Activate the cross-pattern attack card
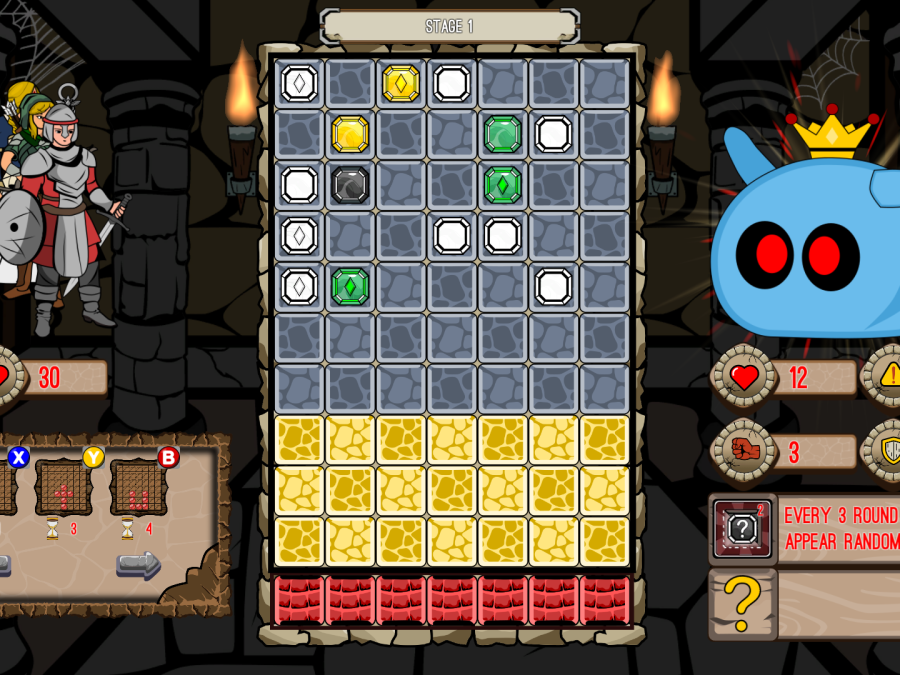The height and width of the screenshot is (675, 900). 64,488
